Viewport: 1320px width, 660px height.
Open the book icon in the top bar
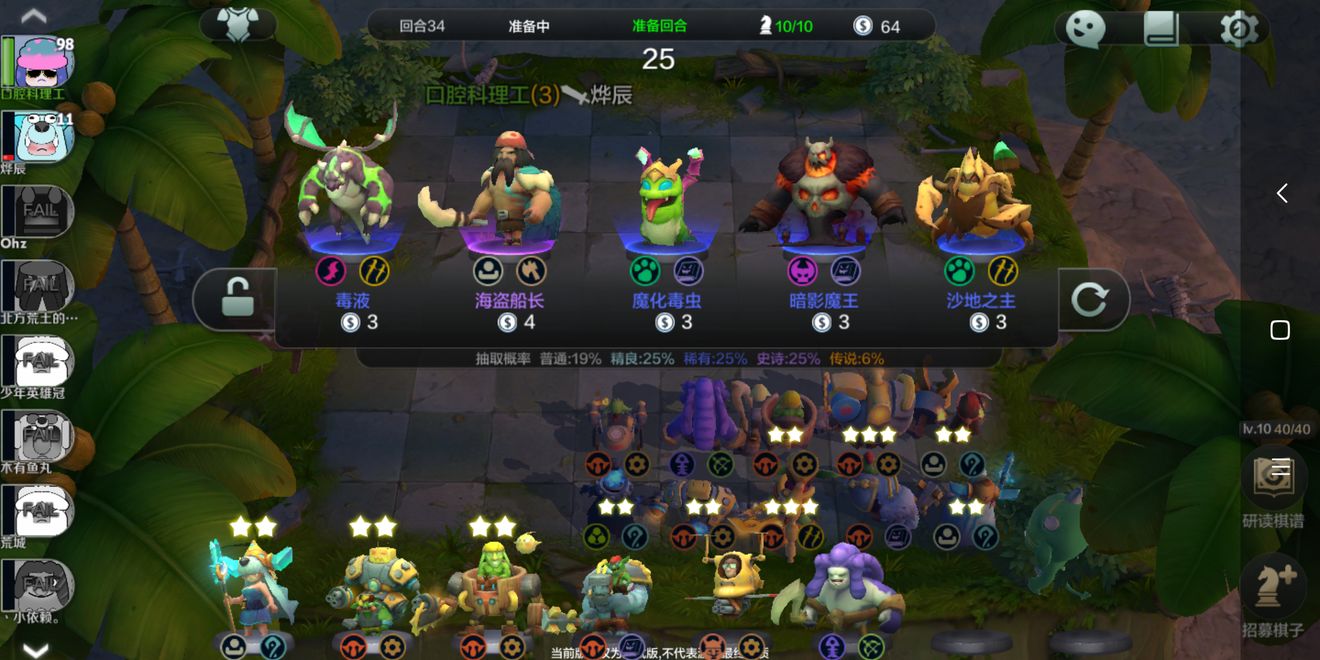pos(1161,29)
